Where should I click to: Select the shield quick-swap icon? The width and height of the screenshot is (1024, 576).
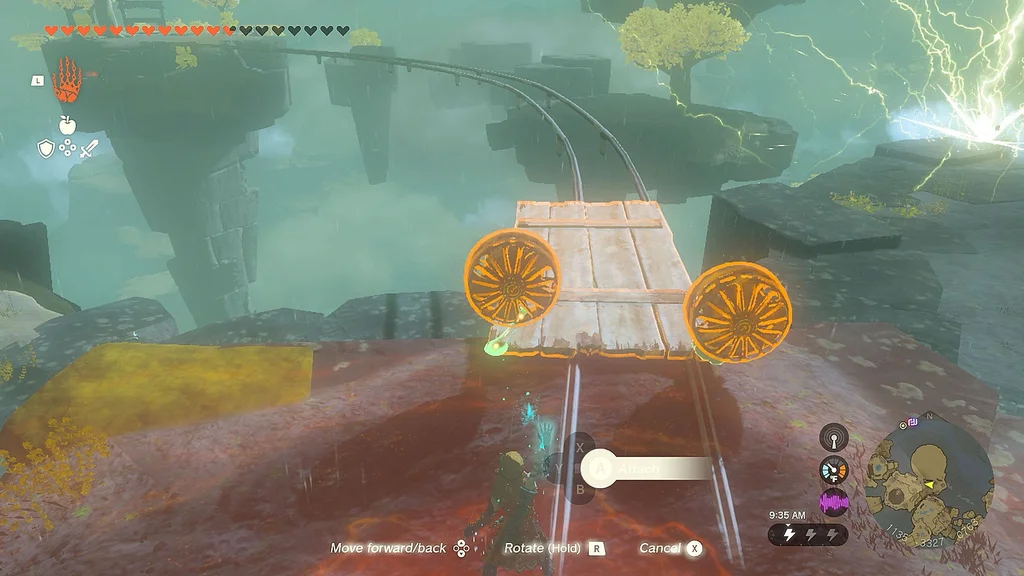[45, 148]
